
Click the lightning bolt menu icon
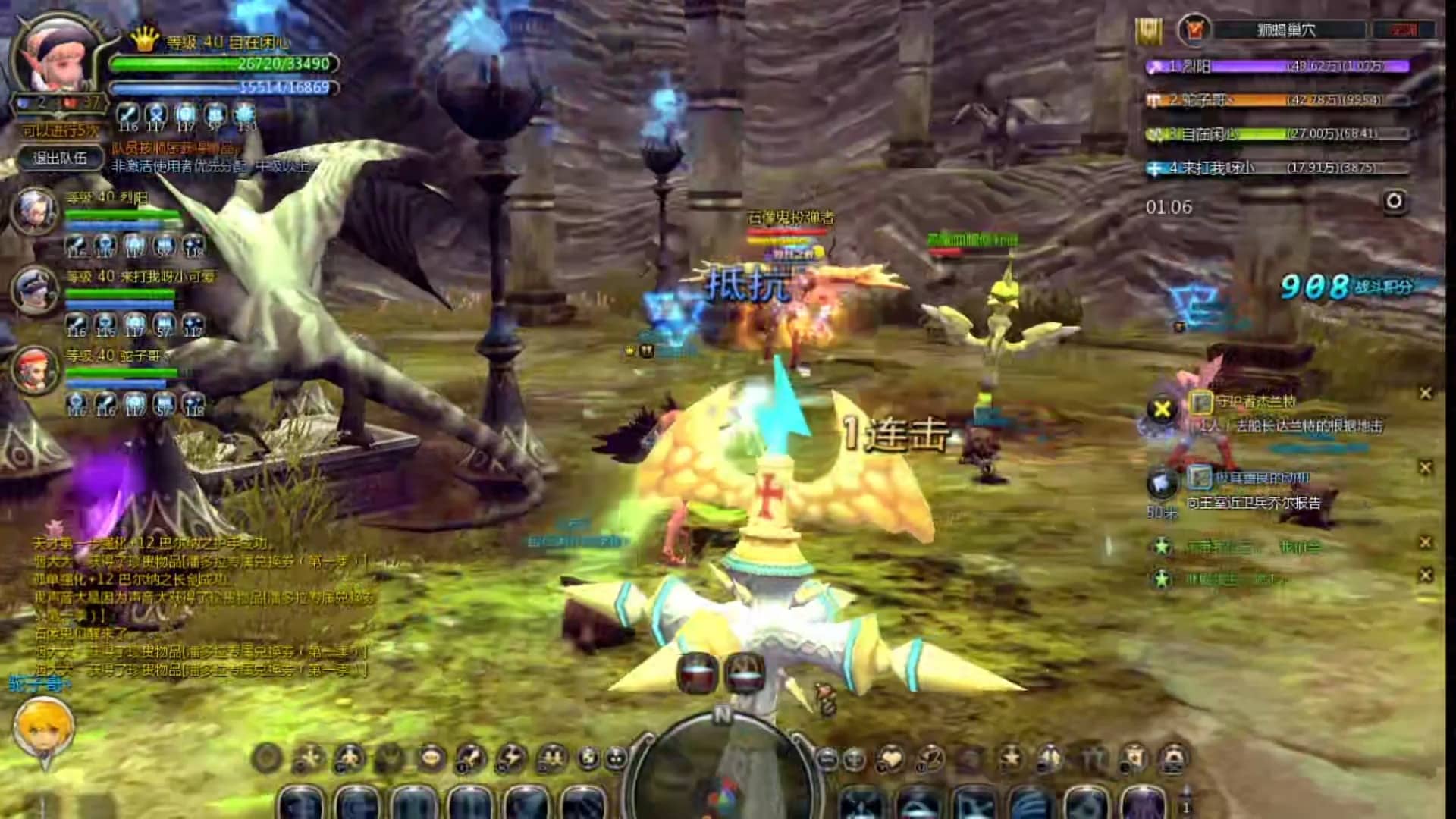pos(511,758)
